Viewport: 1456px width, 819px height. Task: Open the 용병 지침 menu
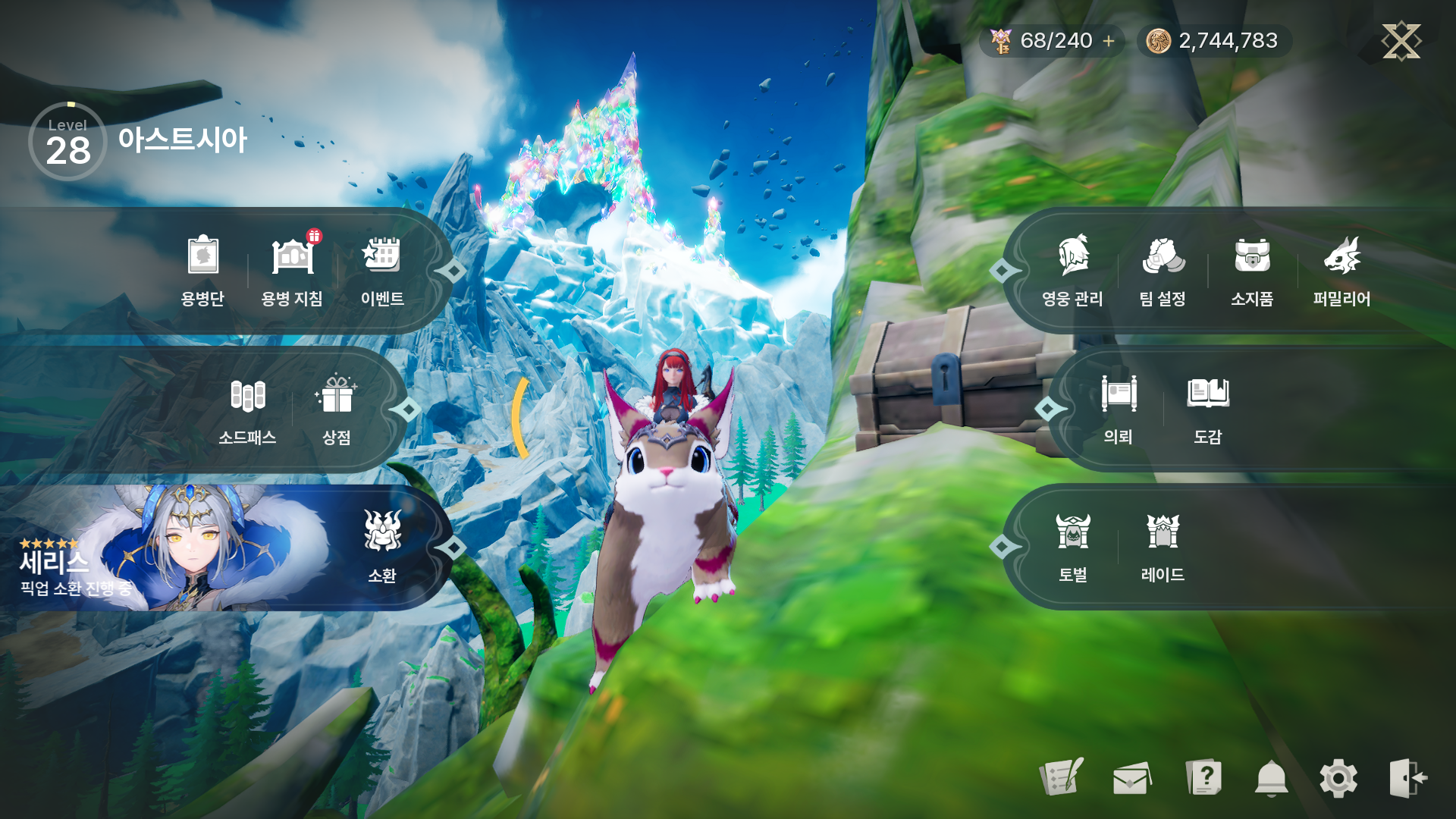(x=292, y=270)
